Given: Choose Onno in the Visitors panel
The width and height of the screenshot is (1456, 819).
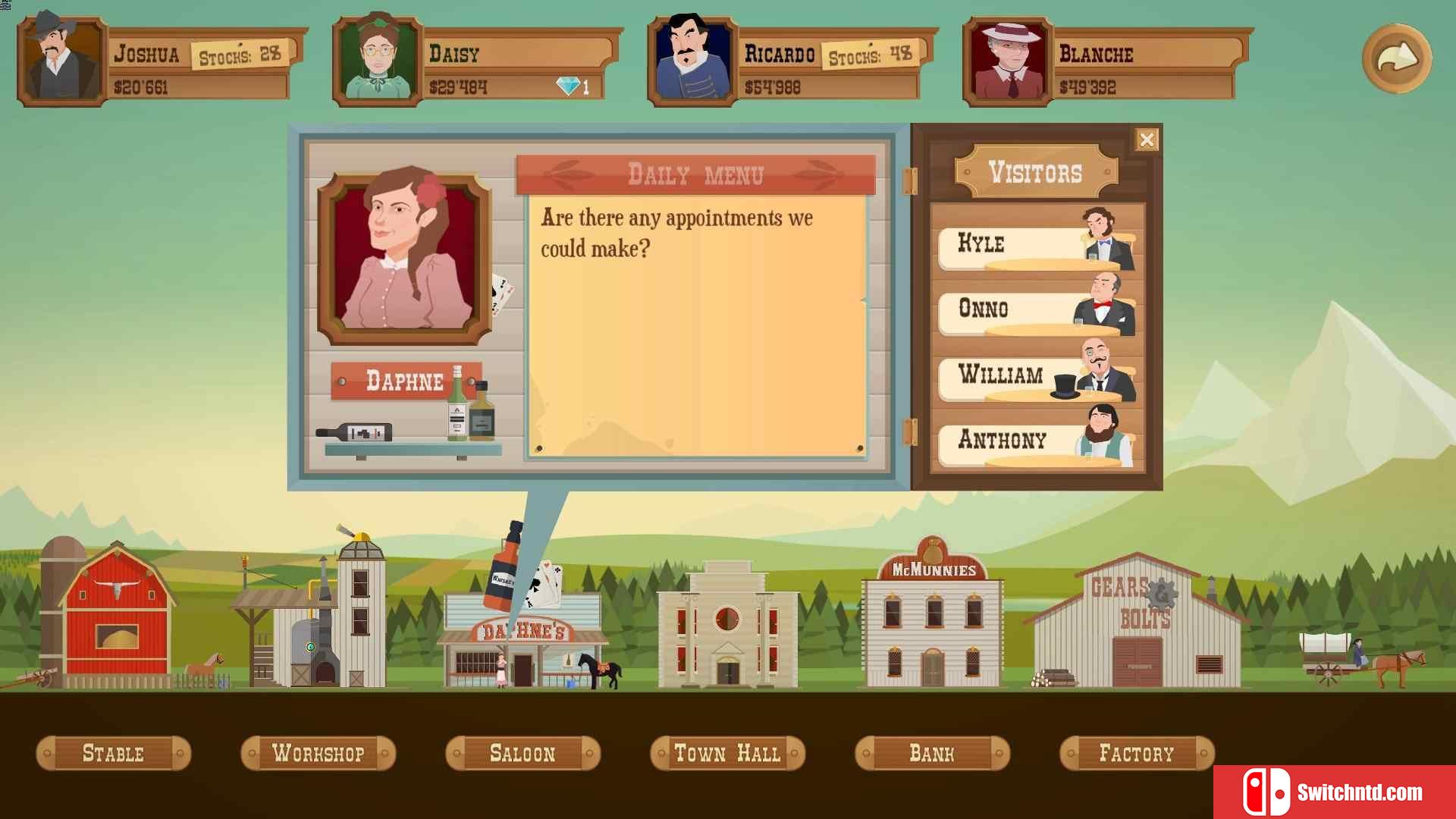Looking at the screenshot, I should tap(1036, 310).
